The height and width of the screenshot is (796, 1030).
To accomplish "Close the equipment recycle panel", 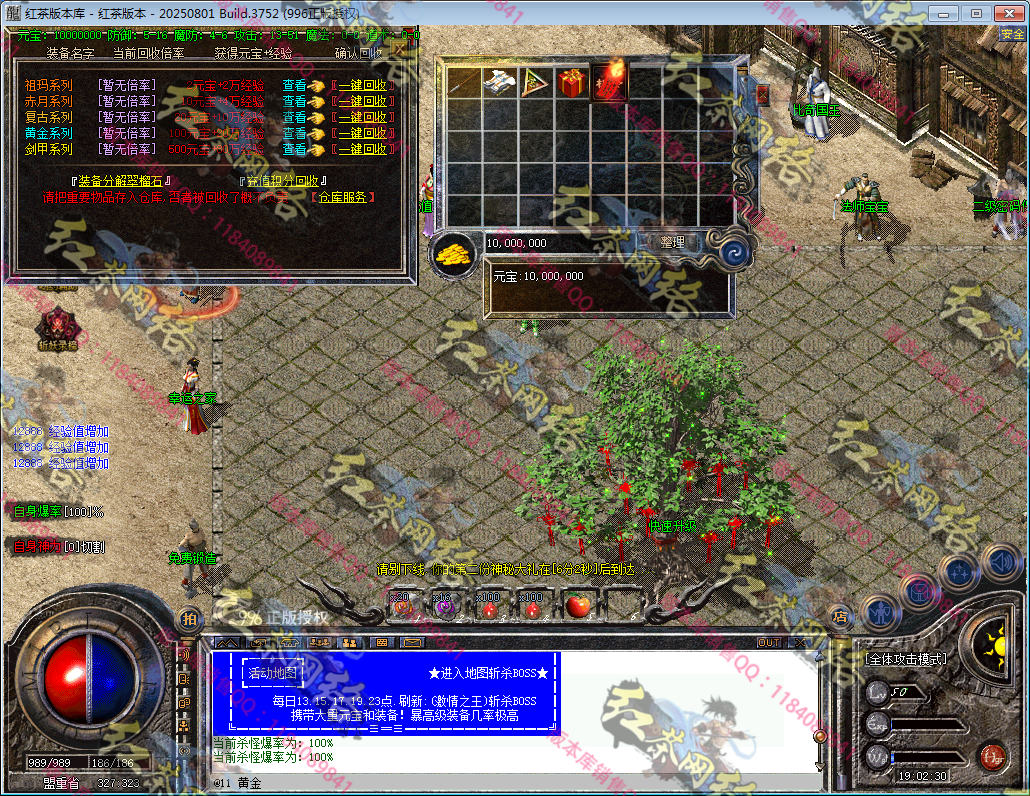I will coord(398,47).
